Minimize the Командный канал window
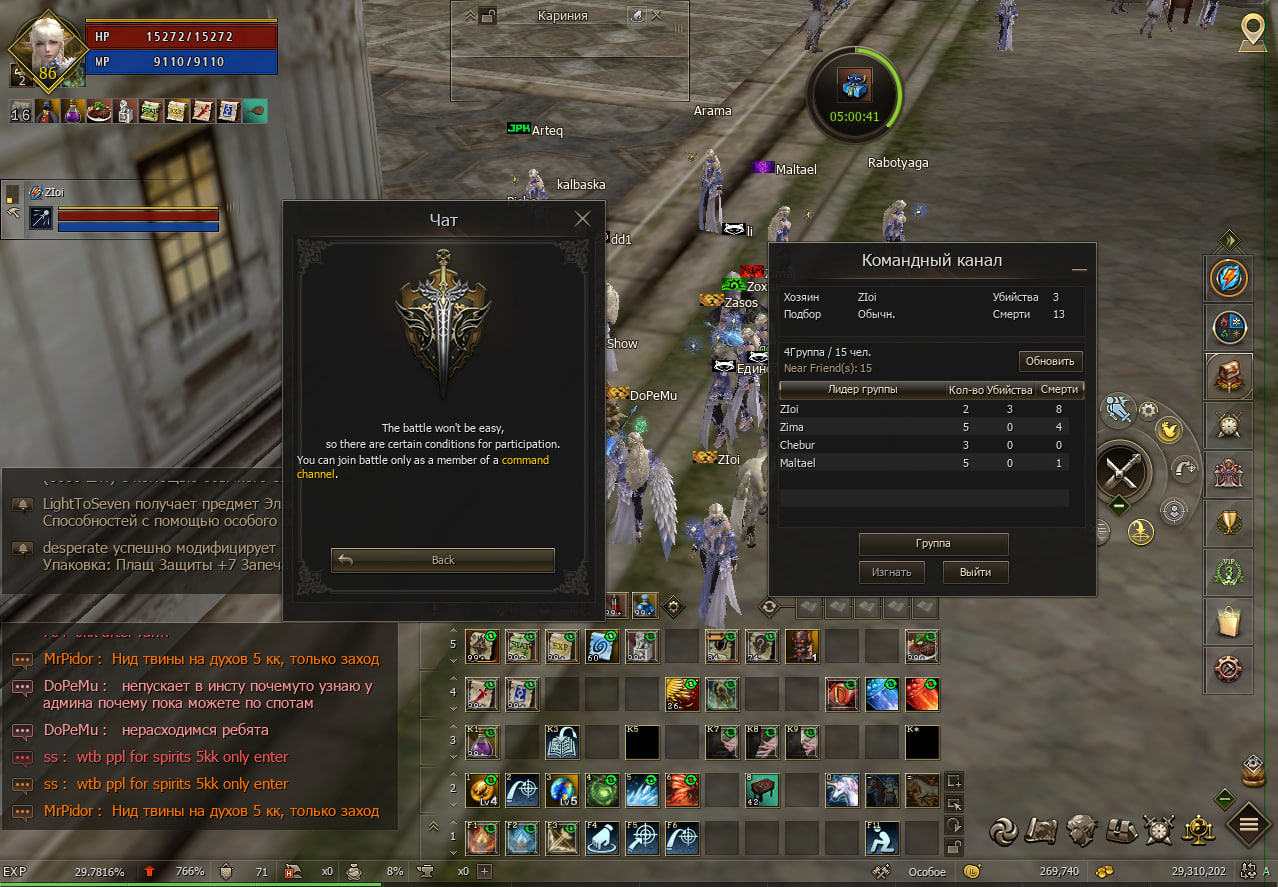1278x887 pixels. [1079, 269]
